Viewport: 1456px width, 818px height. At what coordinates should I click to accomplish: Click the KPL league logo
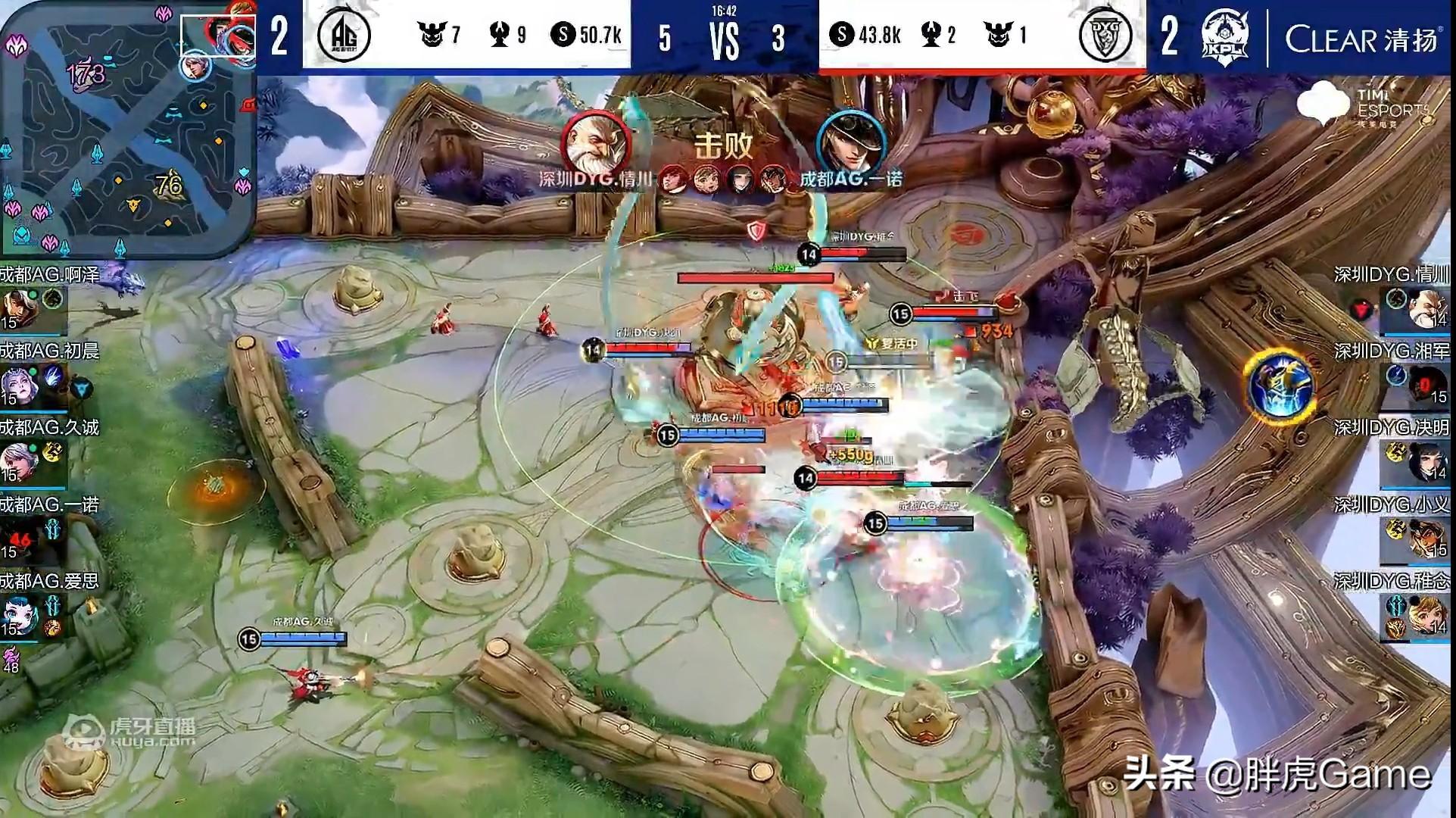click(1224, 36)
